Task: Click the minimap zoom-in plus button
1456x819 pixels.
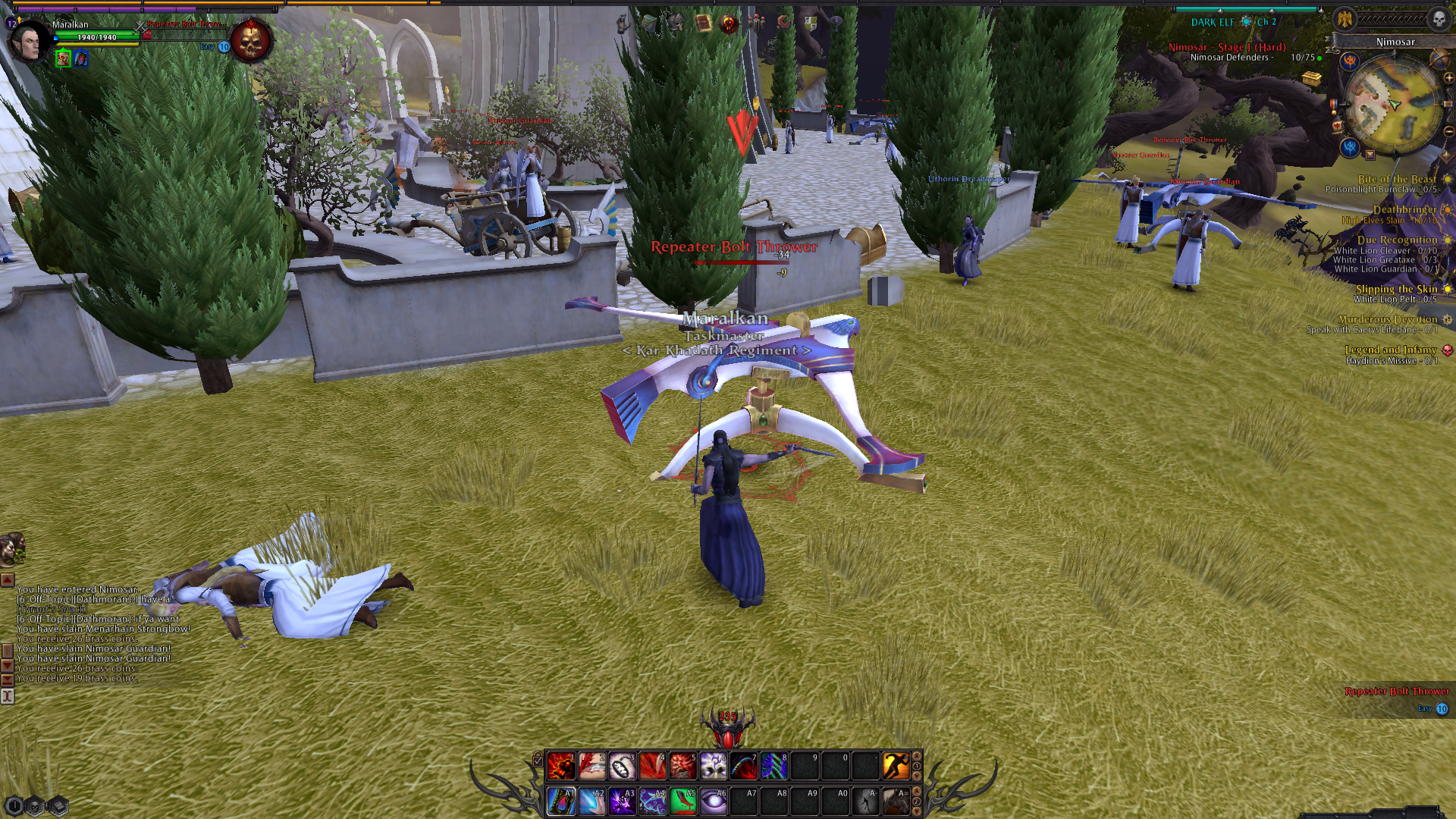Action: coord(1448,77)
